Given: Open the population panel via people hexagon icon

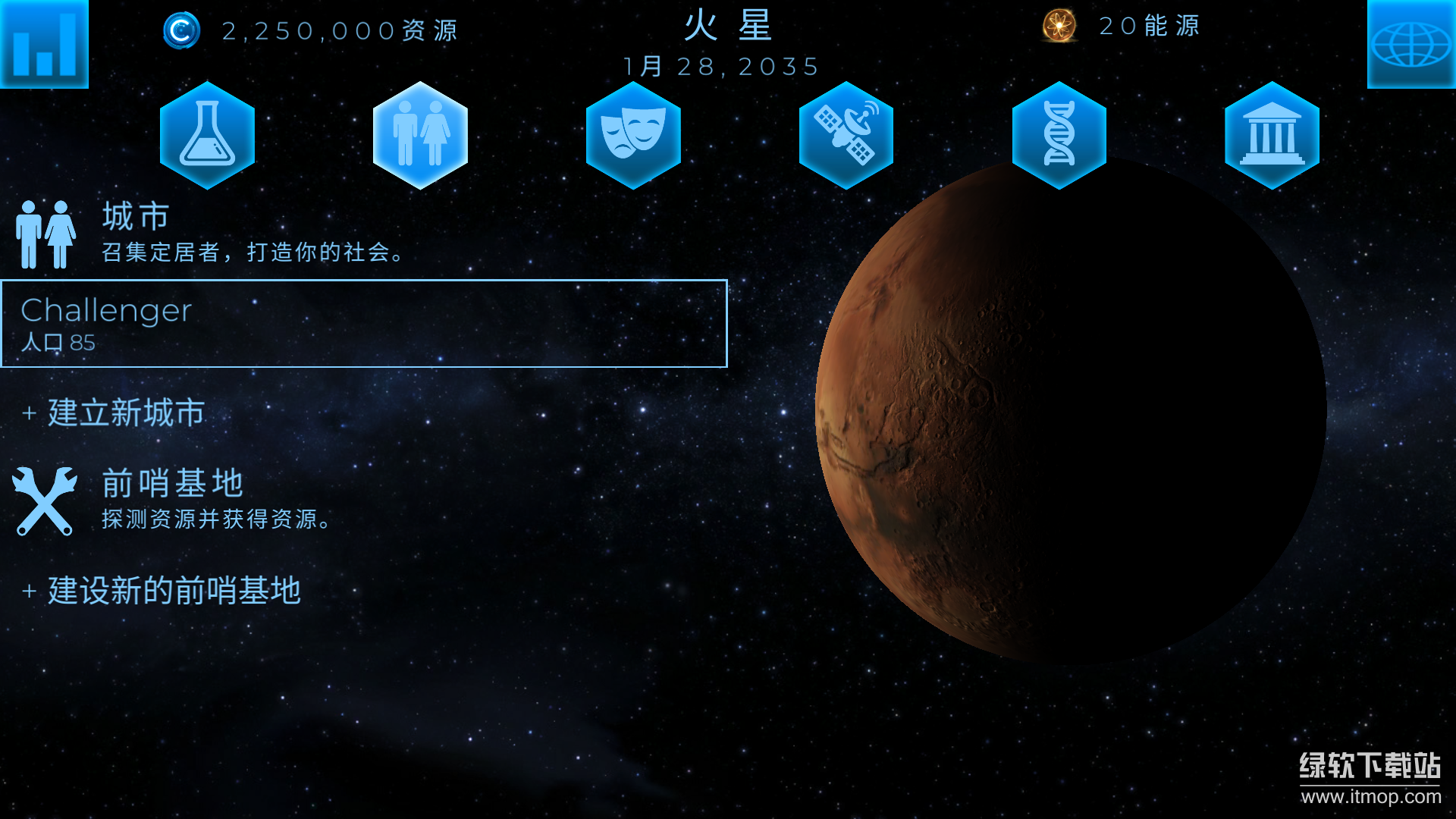Looking at the screenshot, I should (419, 136).
